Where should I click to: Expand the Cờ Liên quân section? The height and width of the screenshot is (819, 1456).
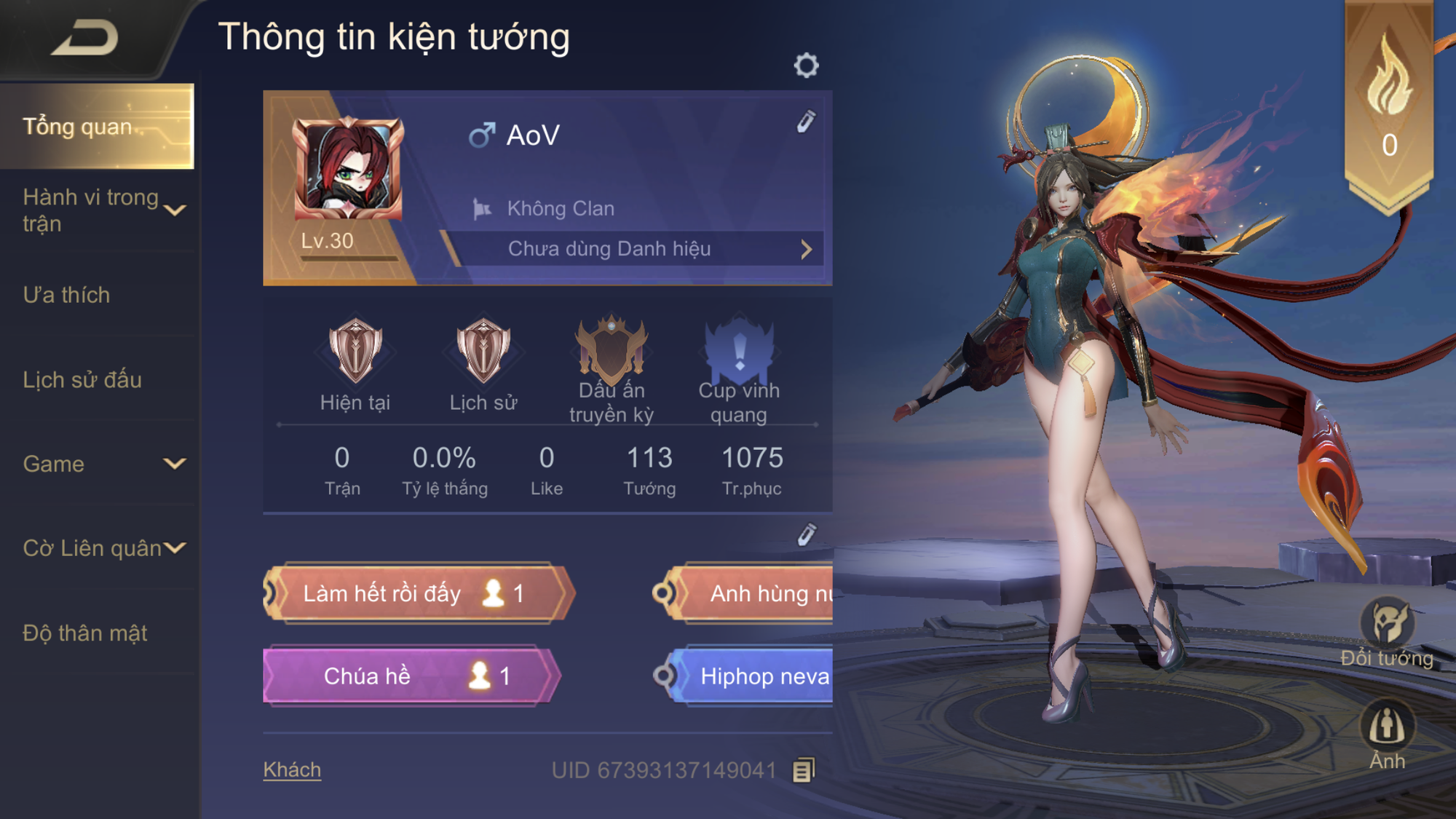click(x=175, y=547)
